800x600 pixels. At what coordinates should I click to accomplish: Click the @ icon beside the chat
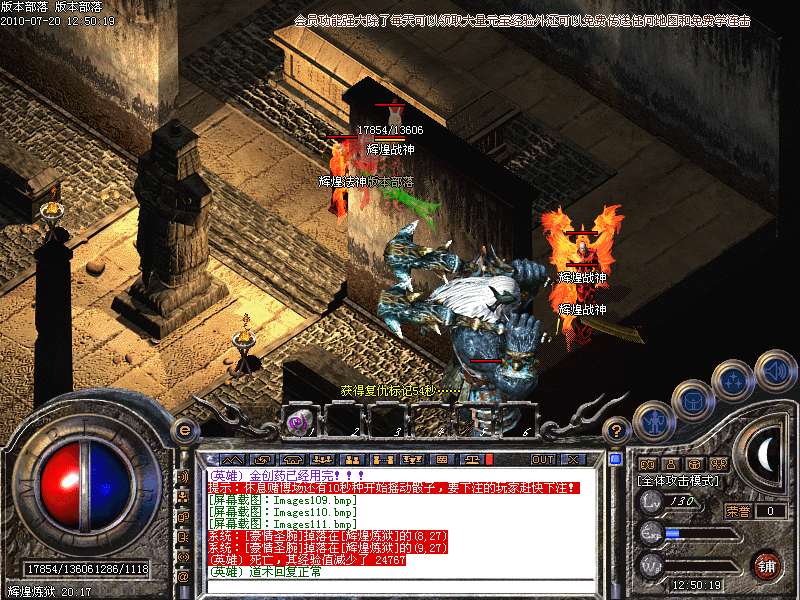[183, 577]
